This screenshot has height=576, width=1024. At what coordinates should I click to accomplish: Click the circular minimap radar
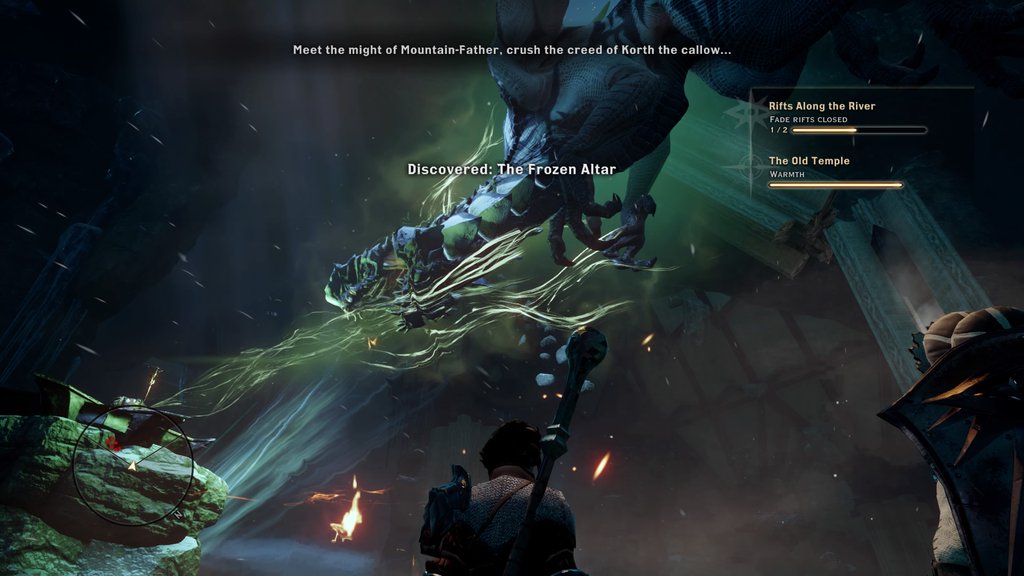(x=133, y=467)
